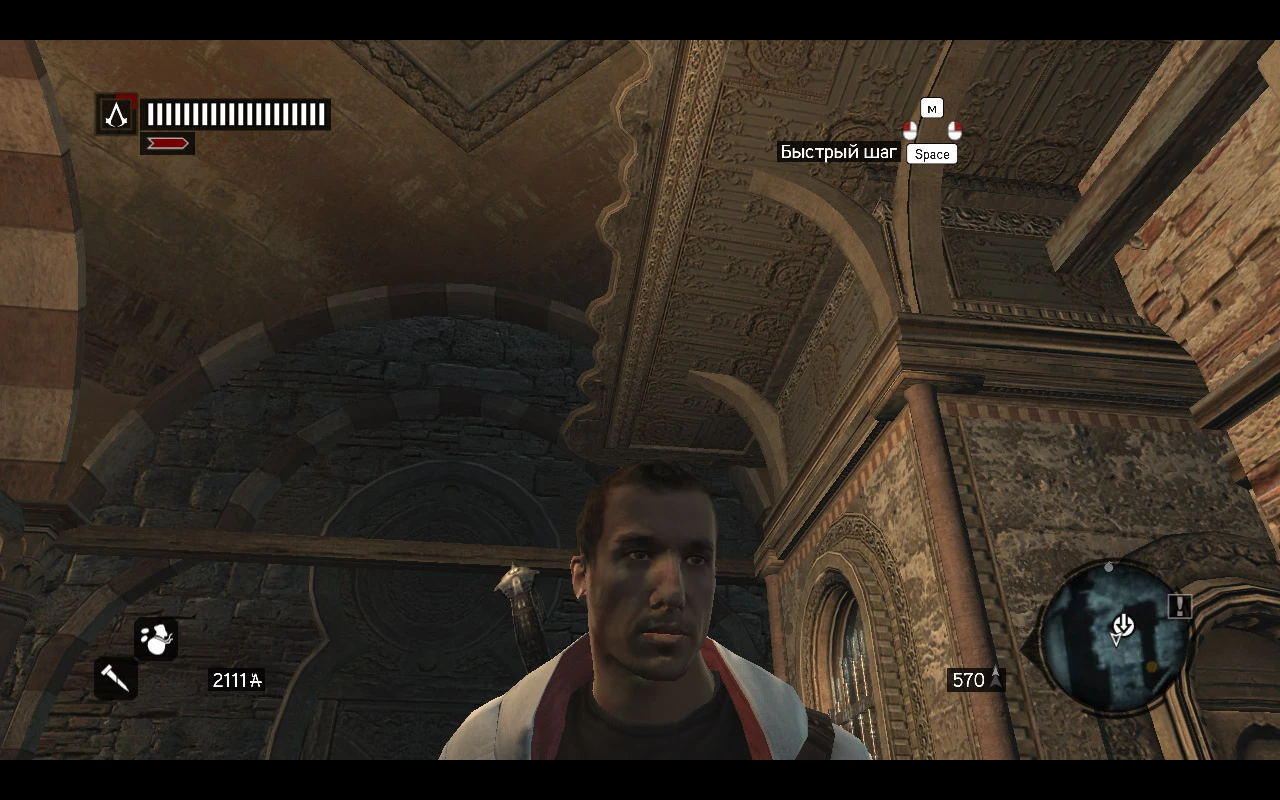Click the 2111 florin money counter
The width and height of the screenshot is (1280, 800).
(x=236, y=679)
